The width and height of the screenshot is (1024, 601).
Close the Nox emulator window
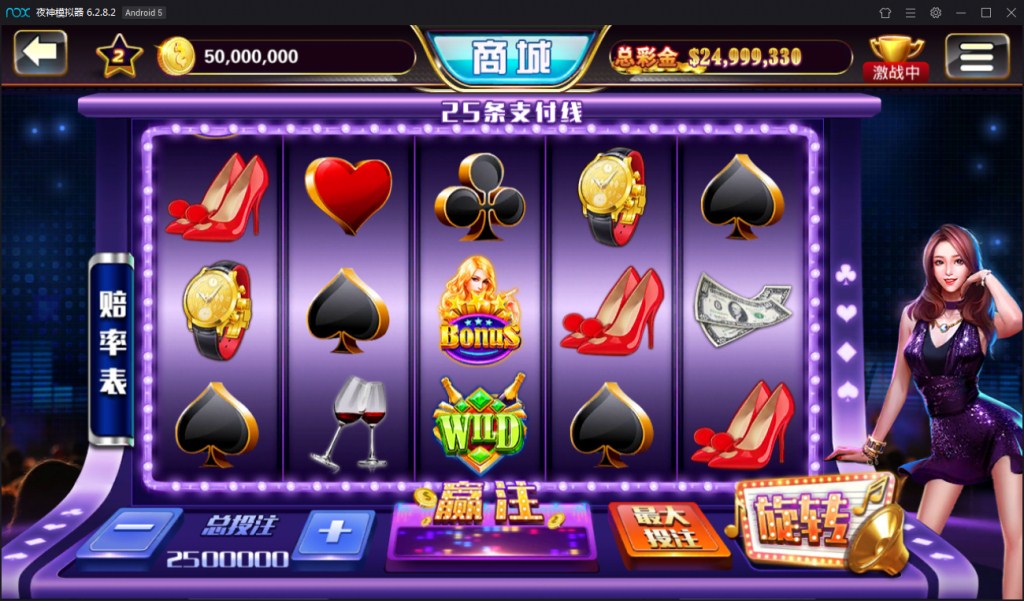[x=1010, y=12]
